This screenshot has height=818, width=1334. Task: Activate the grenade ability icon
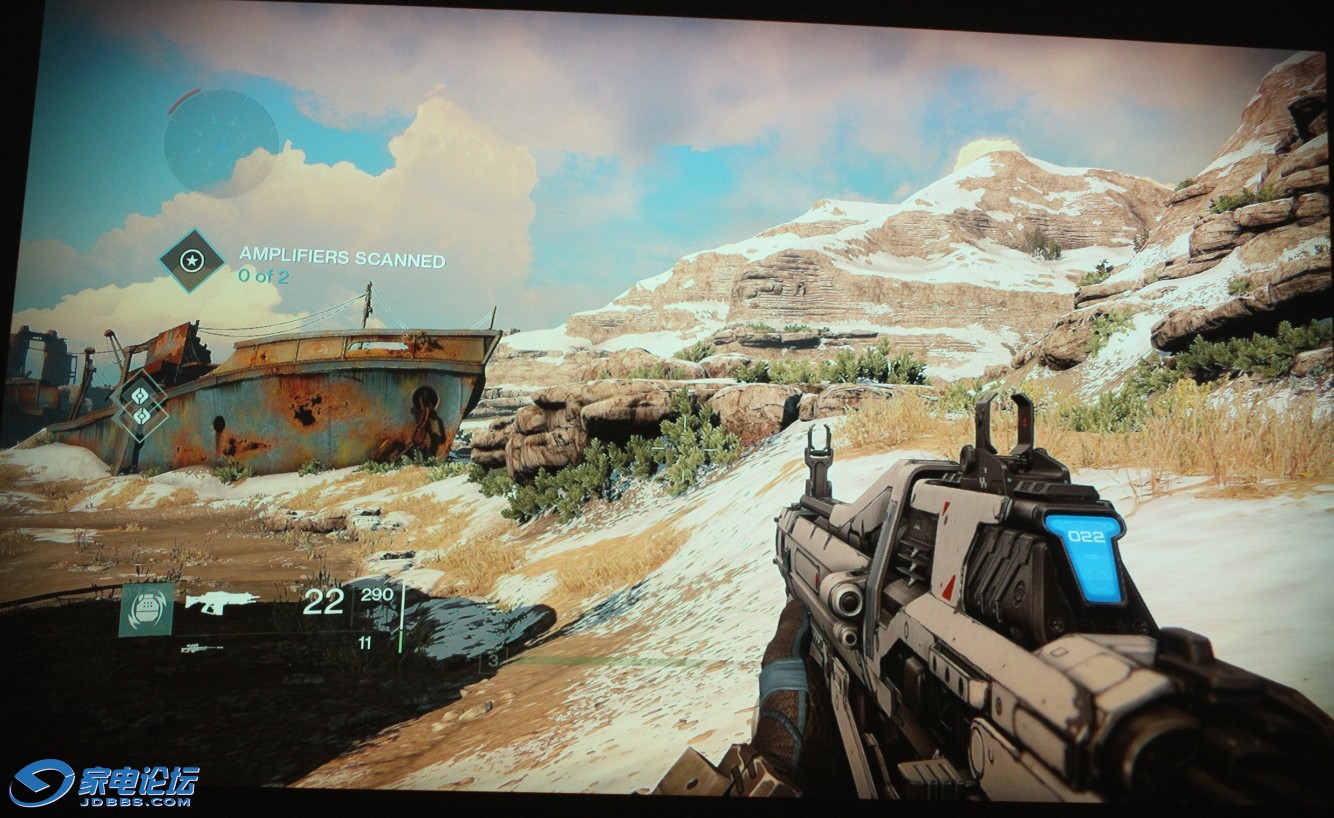[x=146, y=609]
